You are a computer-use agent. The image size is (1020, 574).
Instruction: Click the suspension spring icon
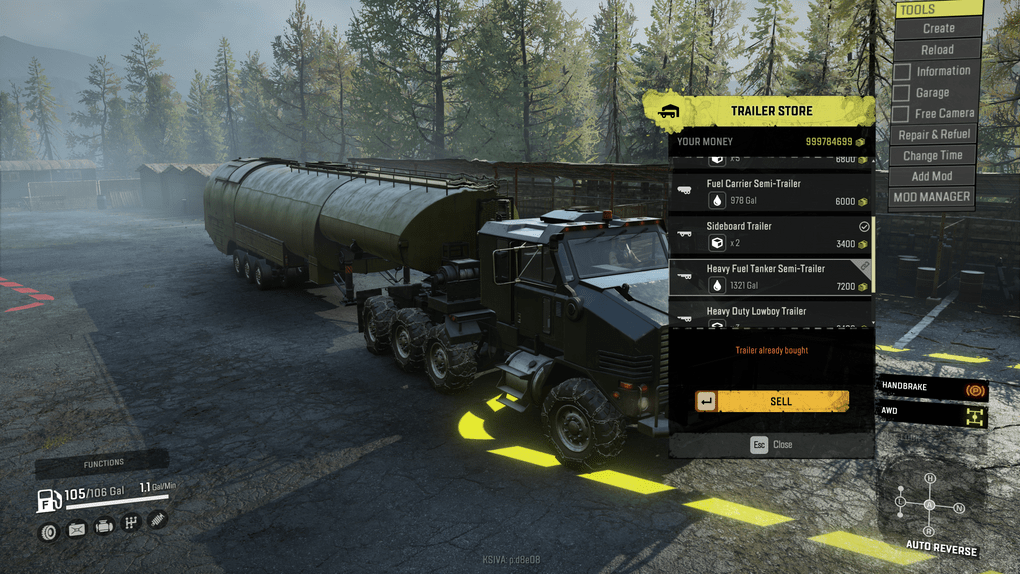point(157,520)
